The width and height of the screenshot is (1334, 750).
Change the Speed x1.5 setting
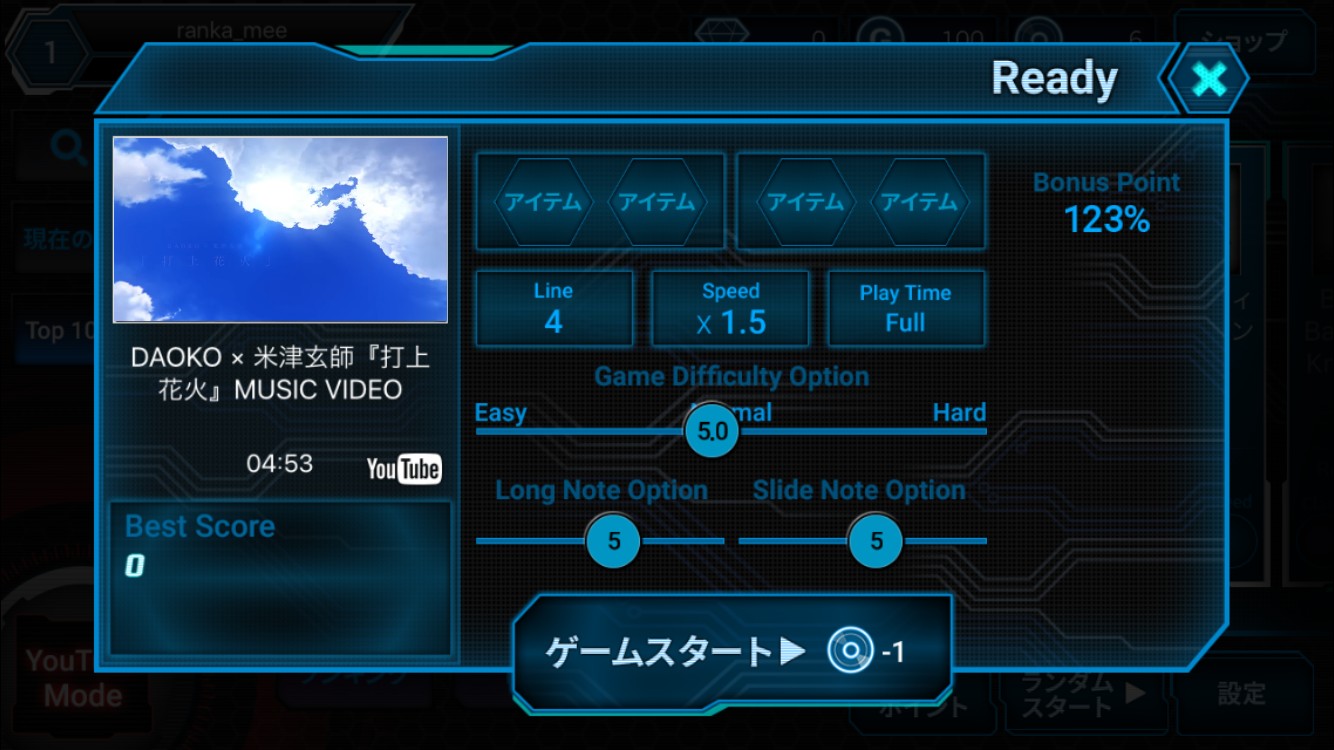(730, 308)
